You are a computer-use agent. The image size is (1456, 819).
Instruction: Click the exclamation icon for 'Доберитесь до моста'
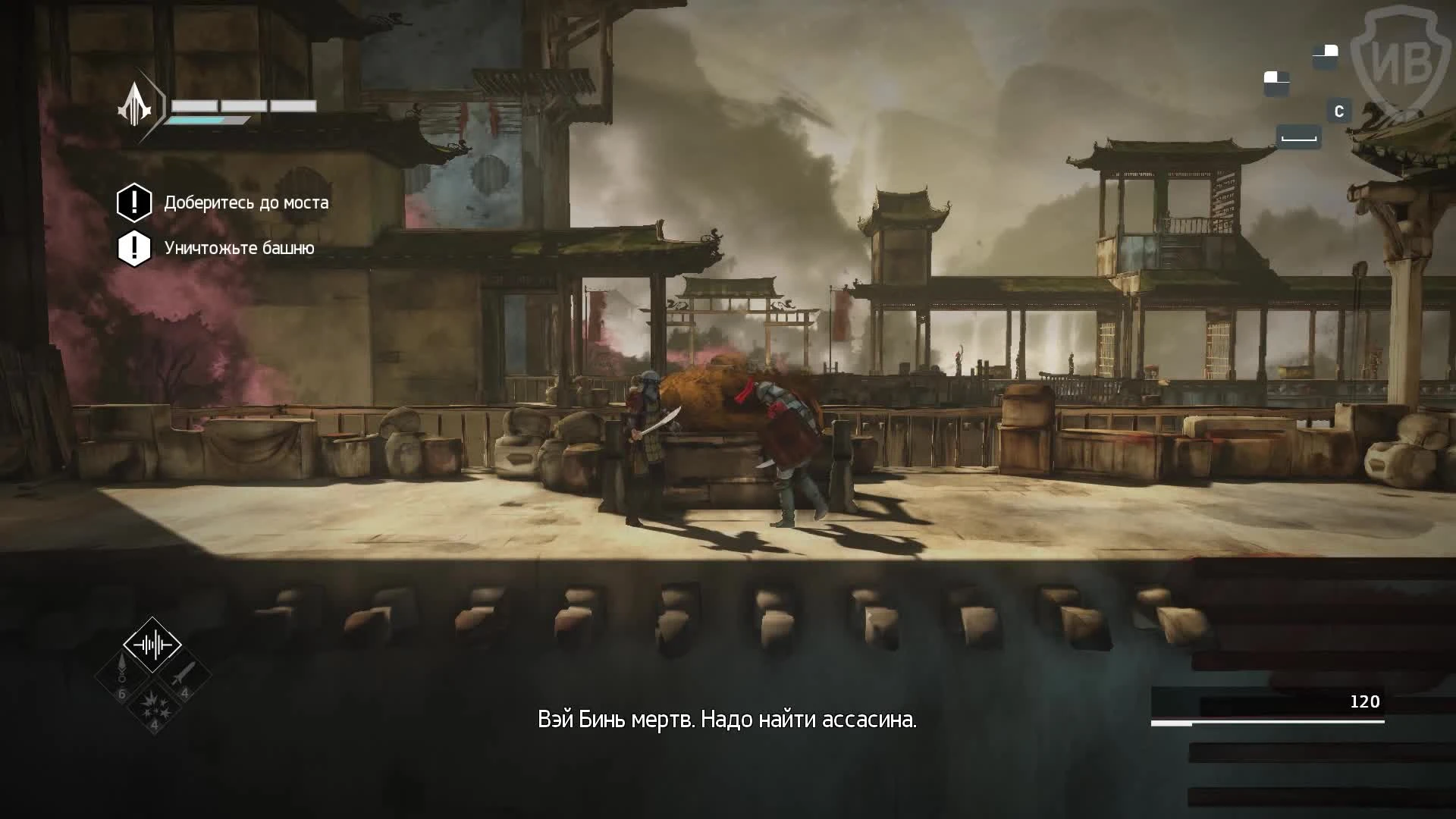coord(133,202)
